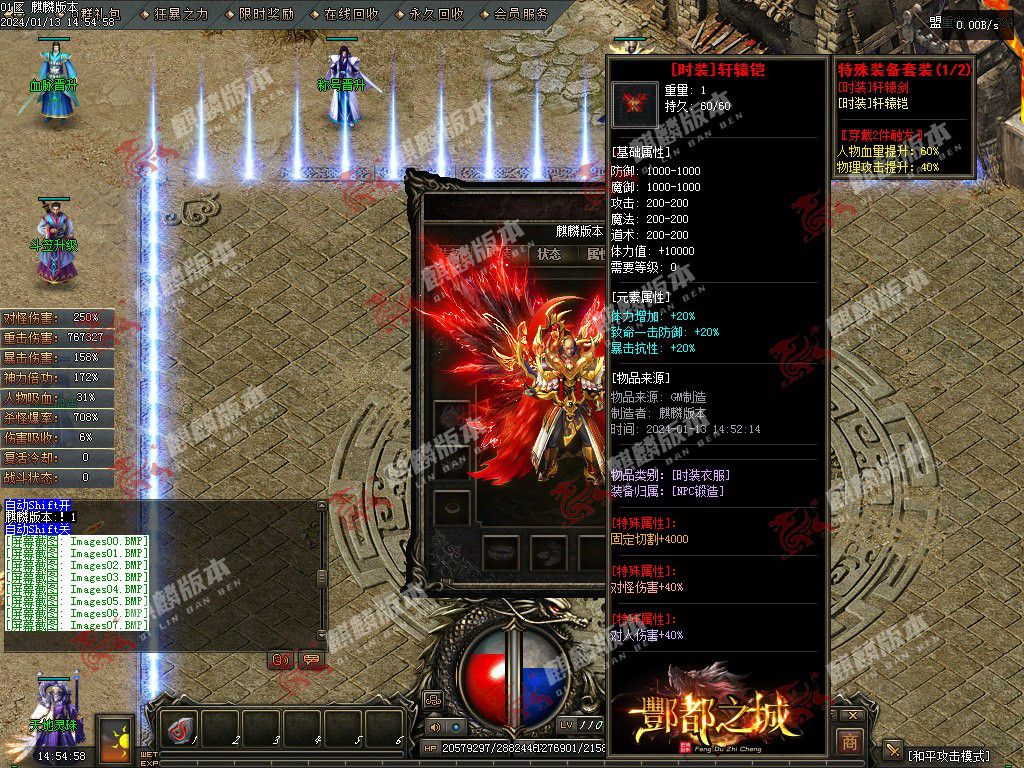Click the chat flag button above the orb
Viewport: 1024px width, 768px height.
coord(311,660)
